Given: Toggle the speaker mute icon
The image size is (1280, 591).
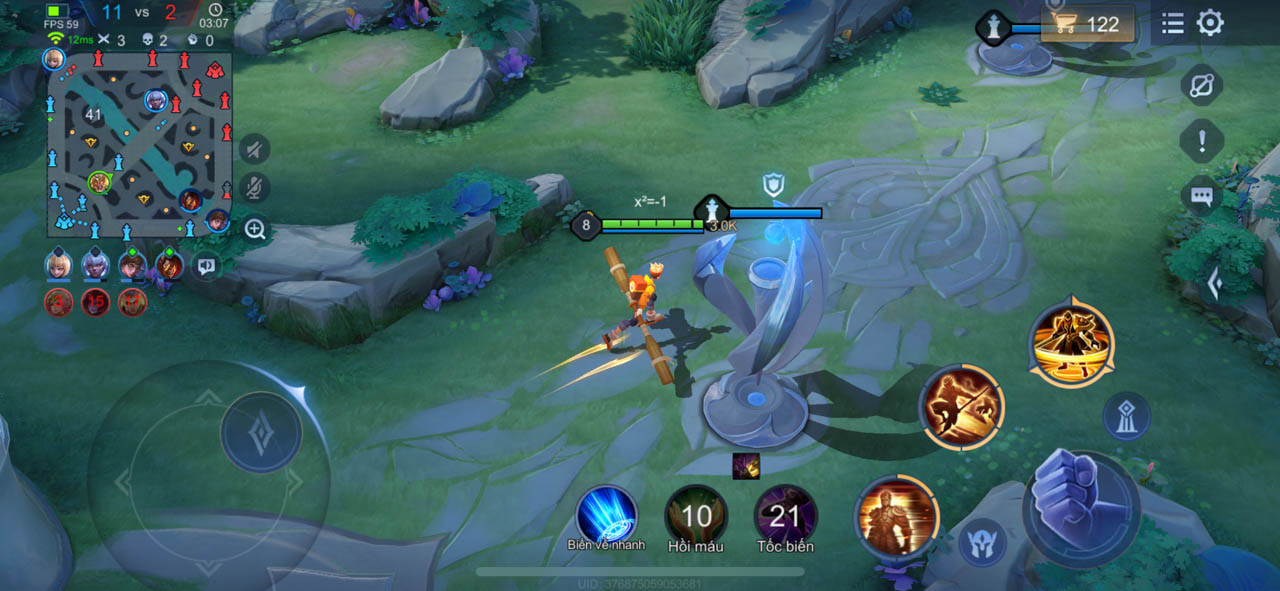Looking at the screenshot, I should tap(255, 149).
